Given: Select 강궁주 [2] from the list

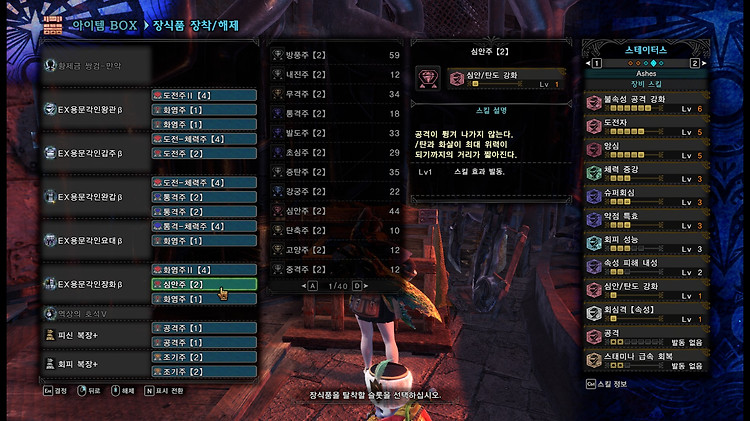Looking at the screenshot, I should tap(337, 192).
